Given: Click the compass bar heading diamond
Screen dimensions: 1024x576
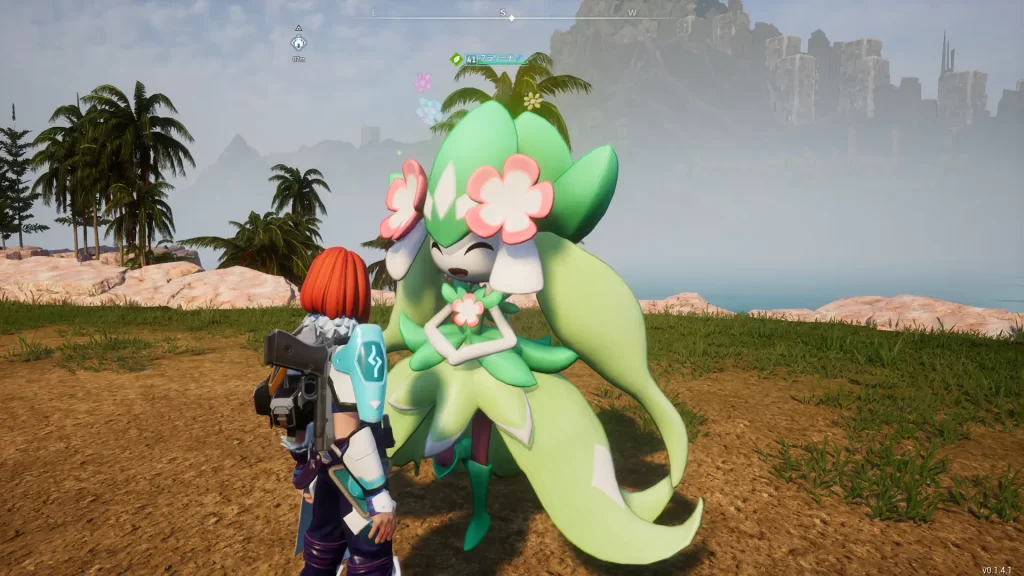Looking at the screenshot, I should click(x=509, y=18).
